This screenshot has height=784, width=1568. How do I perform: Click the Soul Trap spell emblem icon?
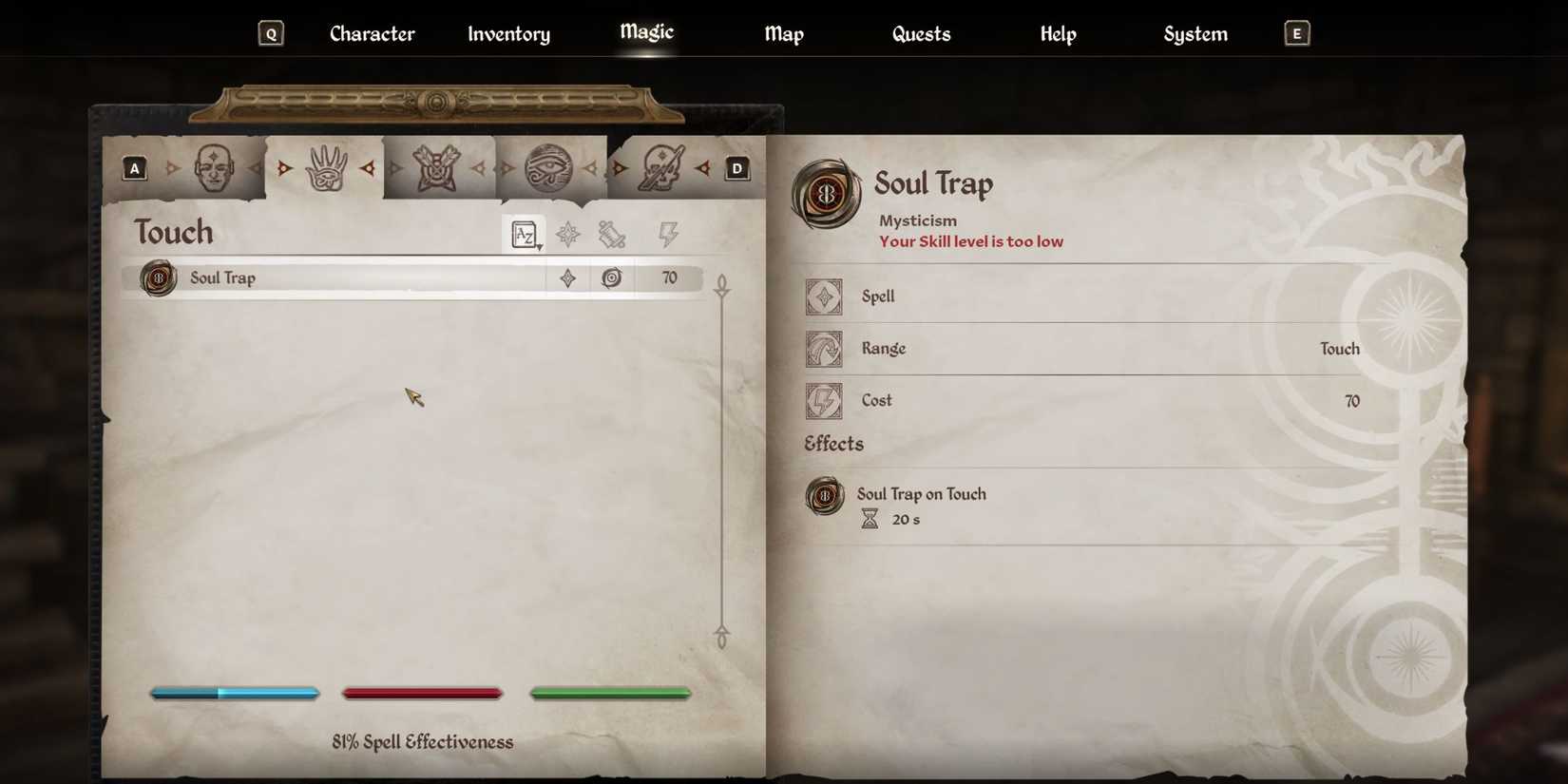pos(157,277)
